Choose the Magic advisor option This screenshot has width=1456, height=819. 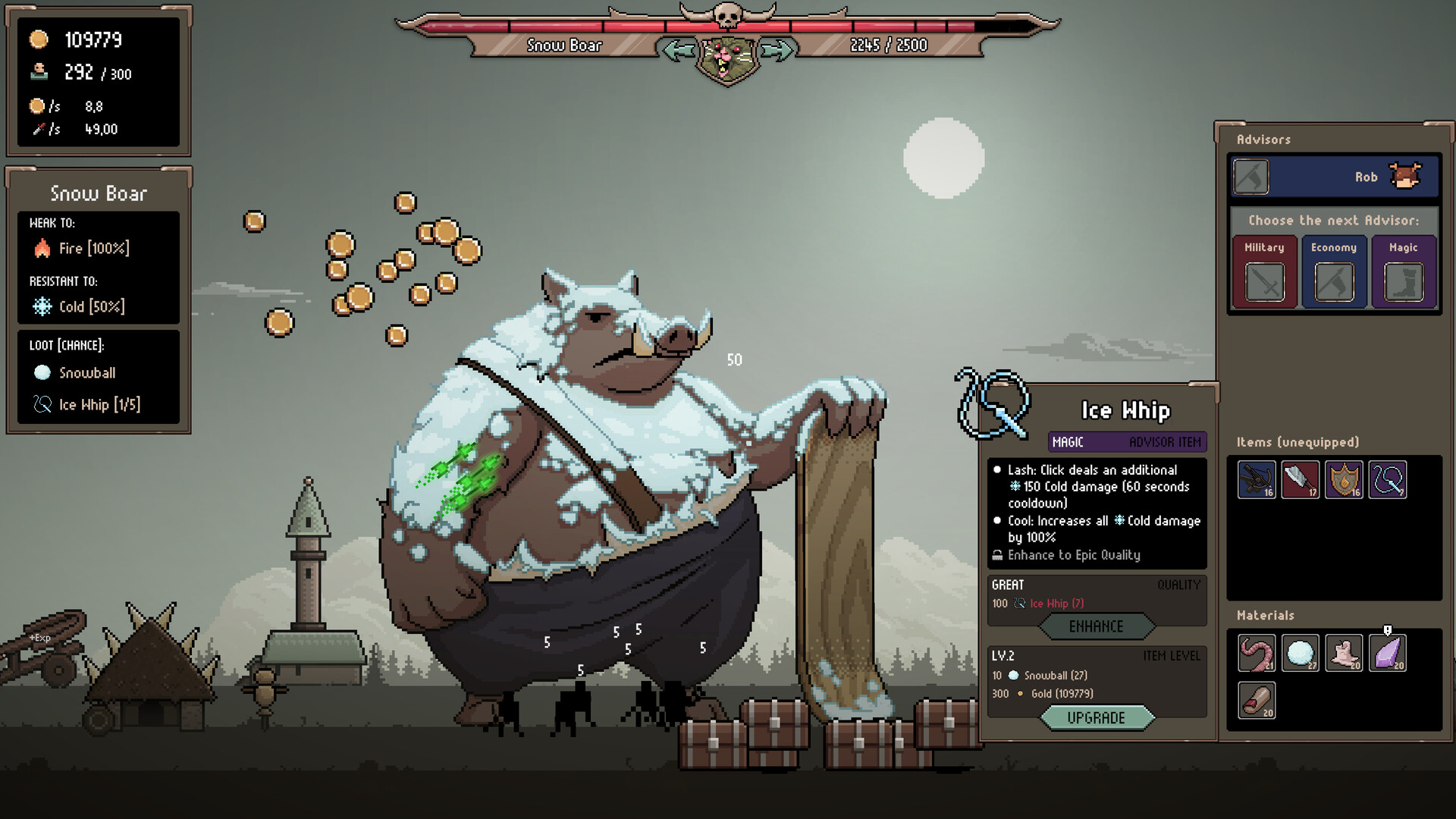click(x=1404, y=271)
